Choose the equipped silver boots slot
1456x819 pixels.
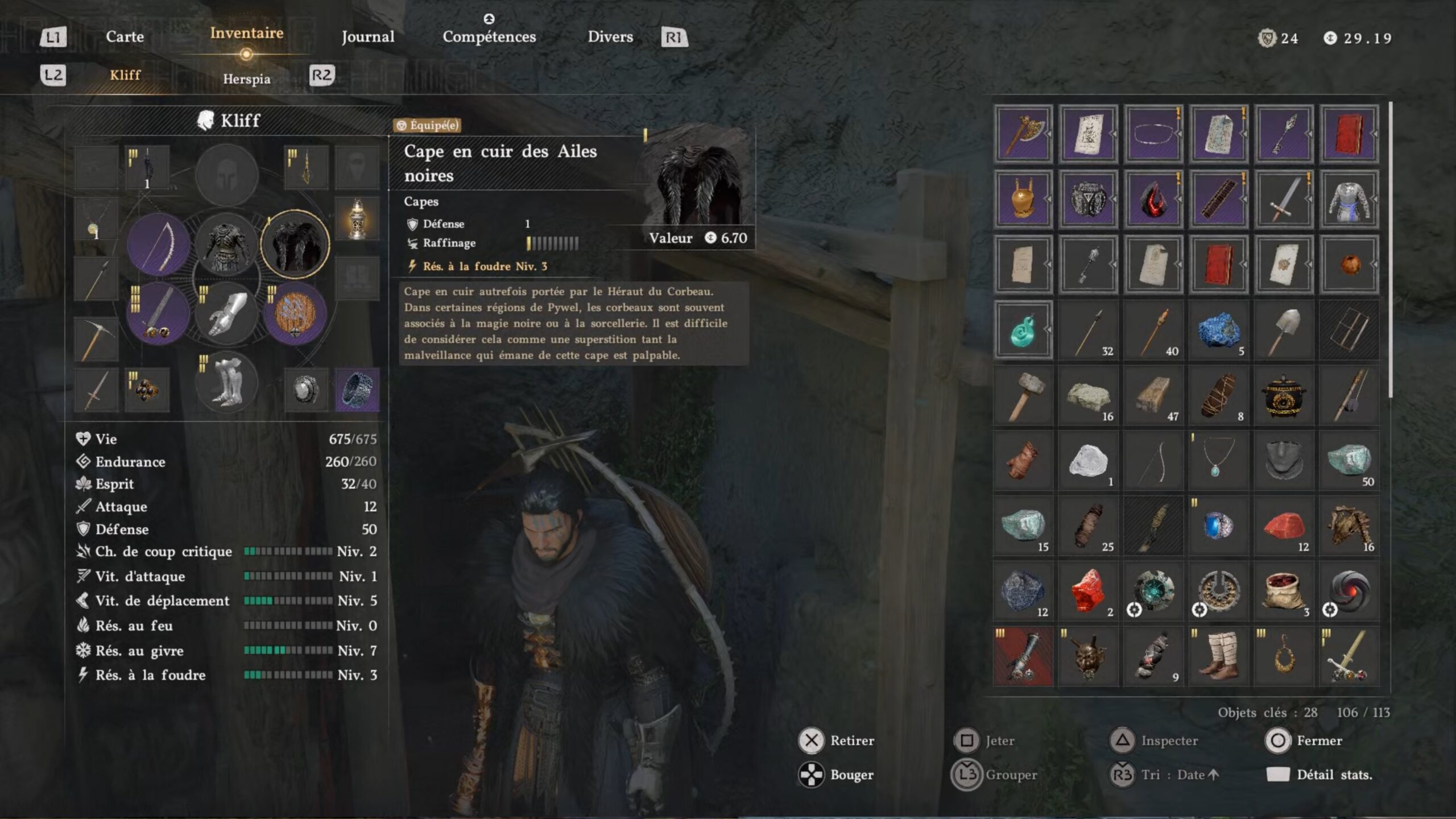226,382
